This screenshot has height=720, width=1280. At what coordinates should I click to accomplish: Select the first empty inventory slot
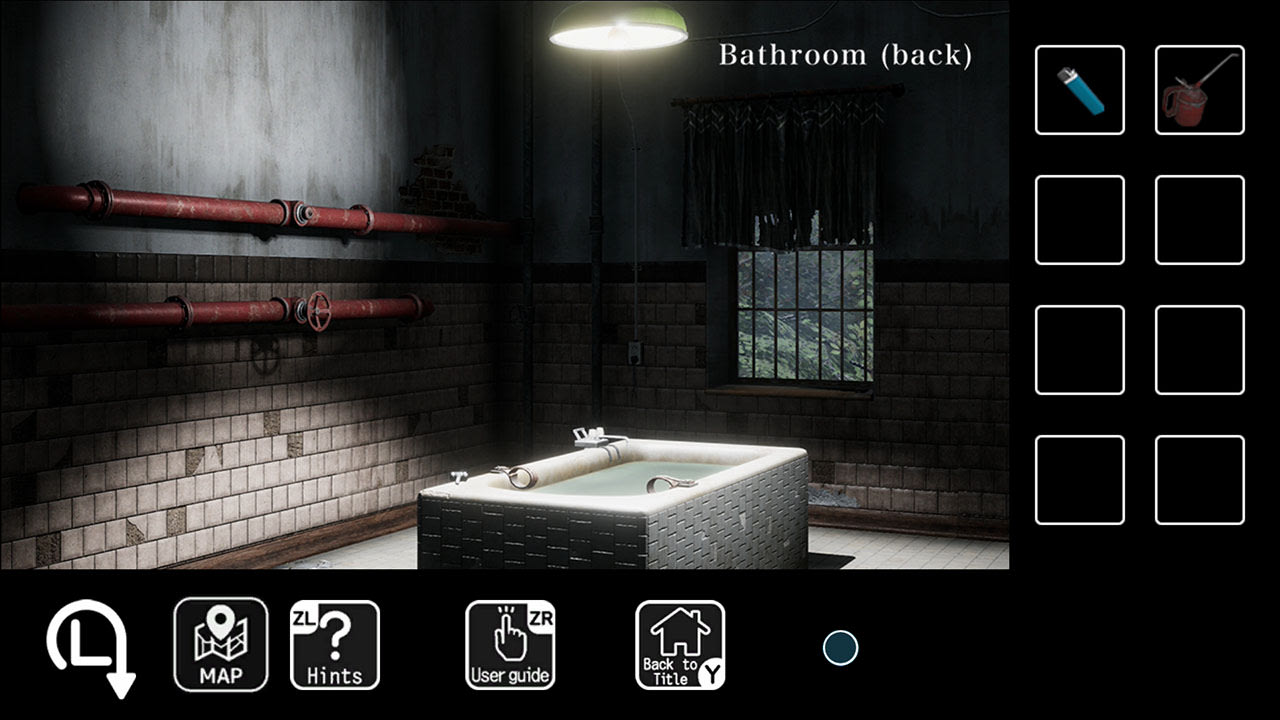tap(1079, 220)
